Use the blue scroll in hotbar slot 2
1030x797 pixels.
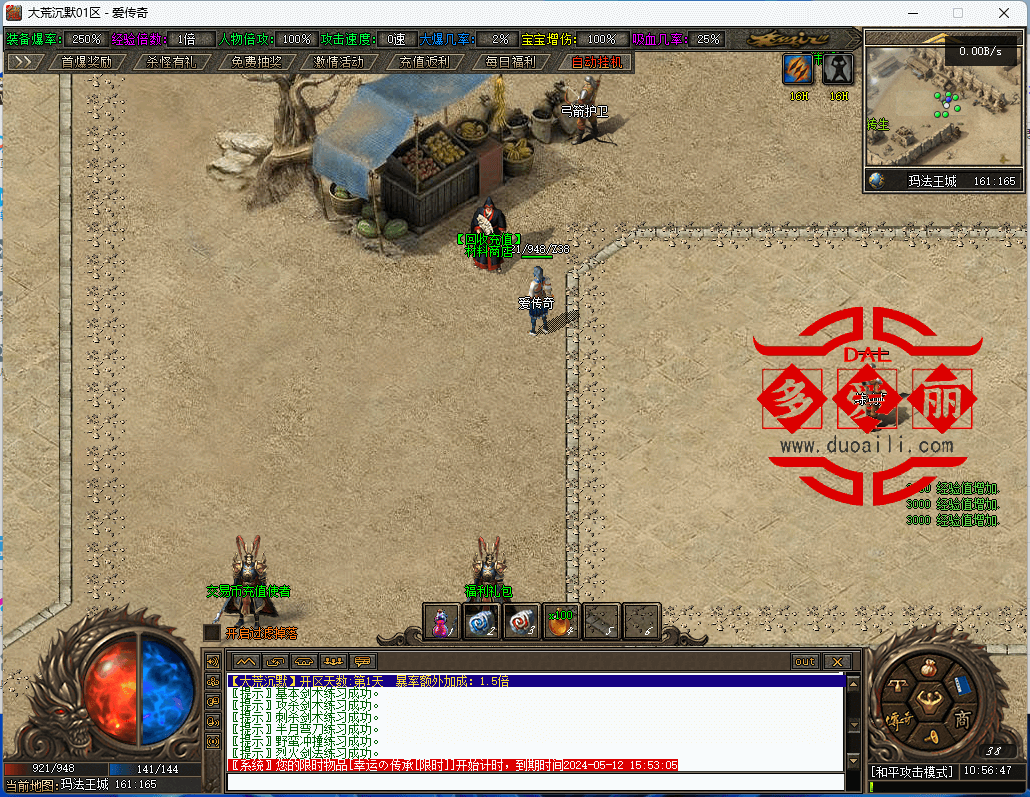point(481,621)
